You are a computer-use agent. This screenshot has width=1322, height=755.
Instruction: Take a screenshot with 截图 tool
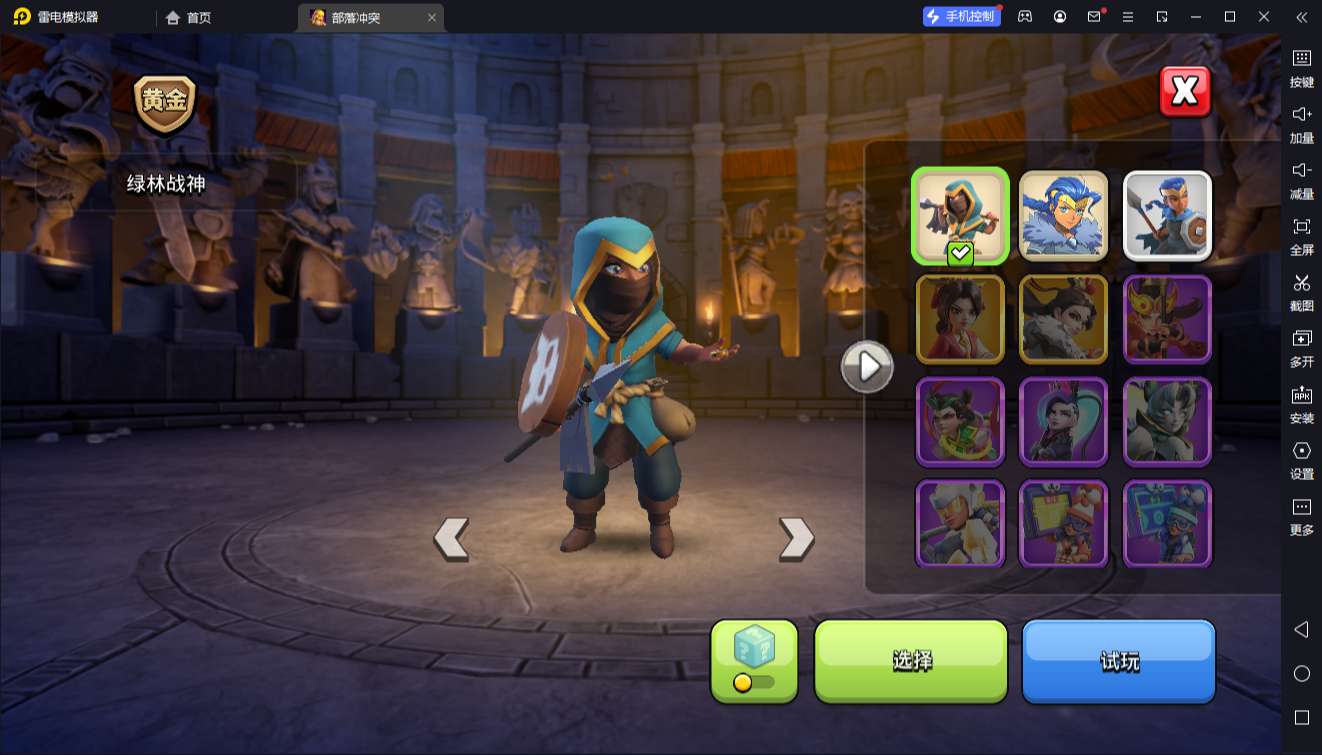(1301, 291)
